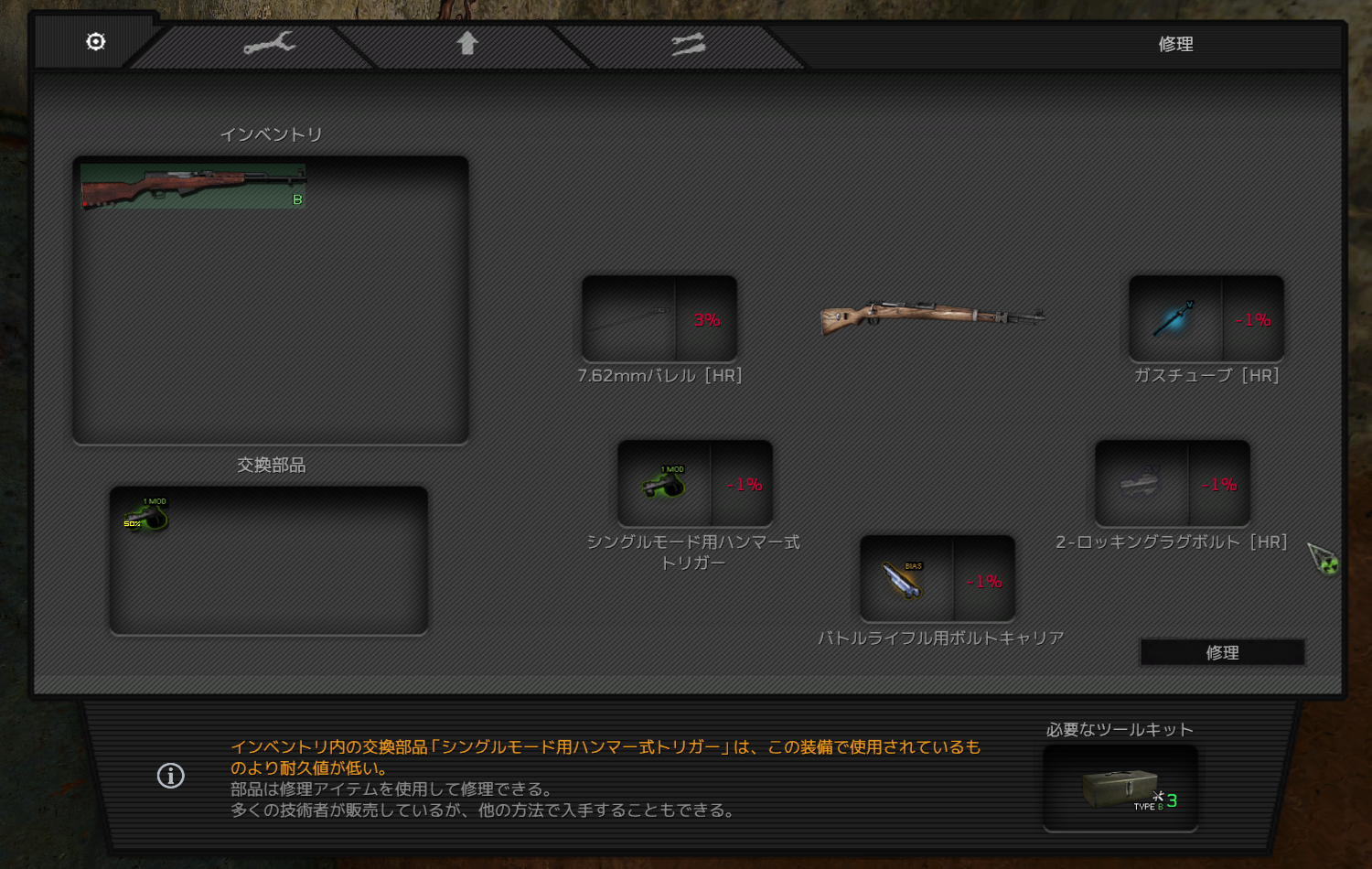1372x869 pixels.
Task: Switch to the wrench maintenance tab
Action: 272,42
